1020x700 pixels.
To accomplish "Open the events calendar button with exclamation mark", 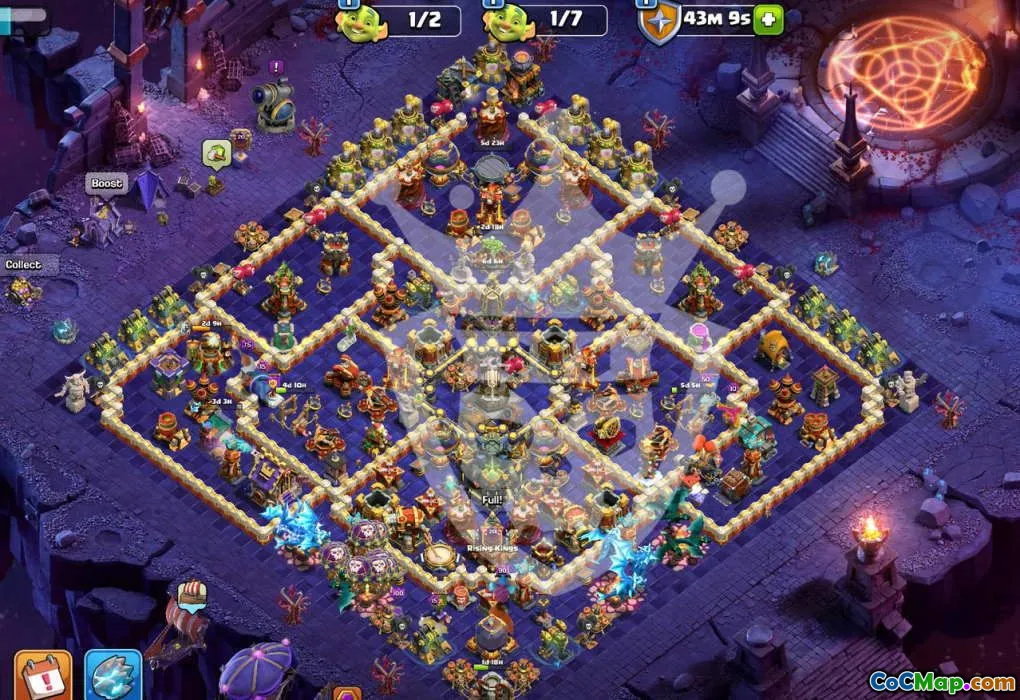I will (x=43, y=676).
